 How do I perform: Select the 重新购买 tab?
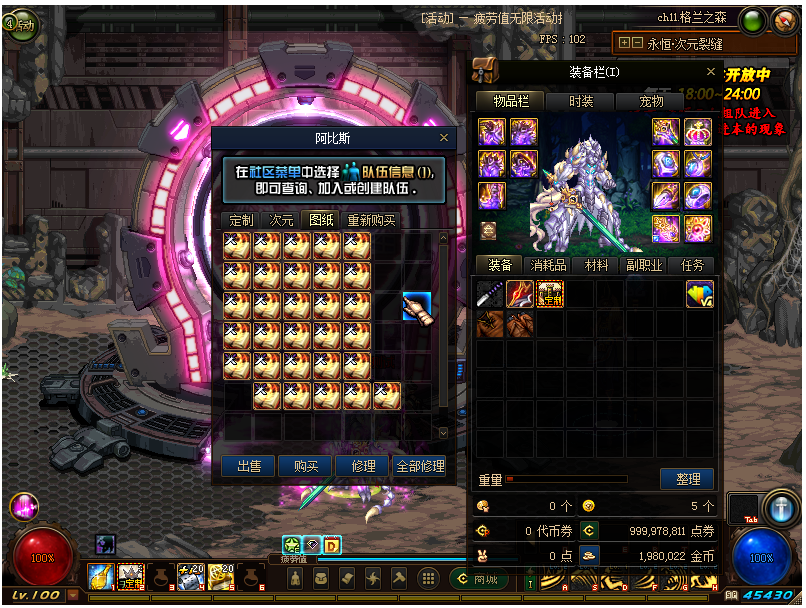pos(371,220)
